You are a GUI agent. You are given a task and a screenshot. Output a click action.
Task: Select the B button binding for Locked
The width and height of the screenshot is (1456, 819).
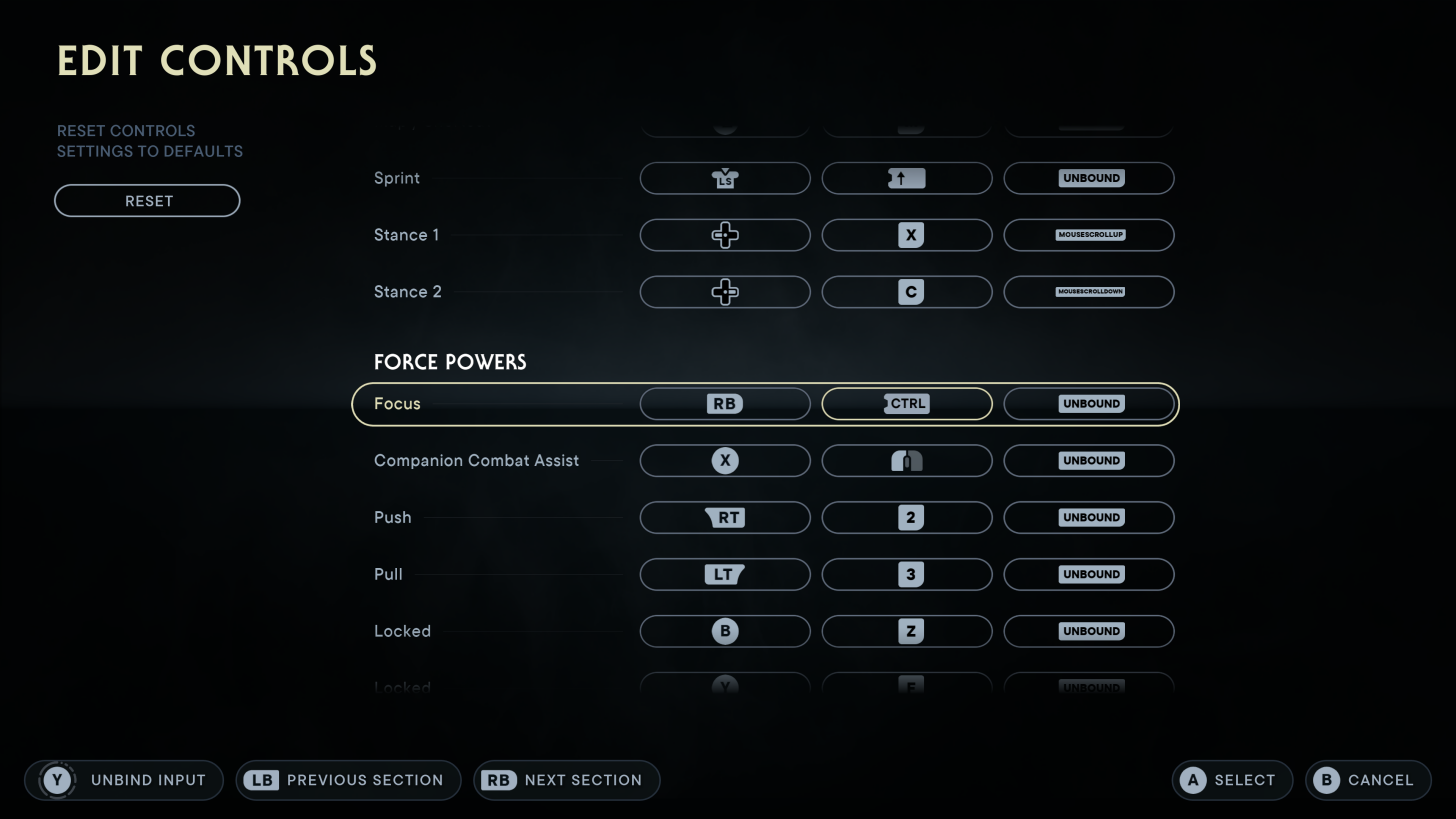click(x=724, y=631)
